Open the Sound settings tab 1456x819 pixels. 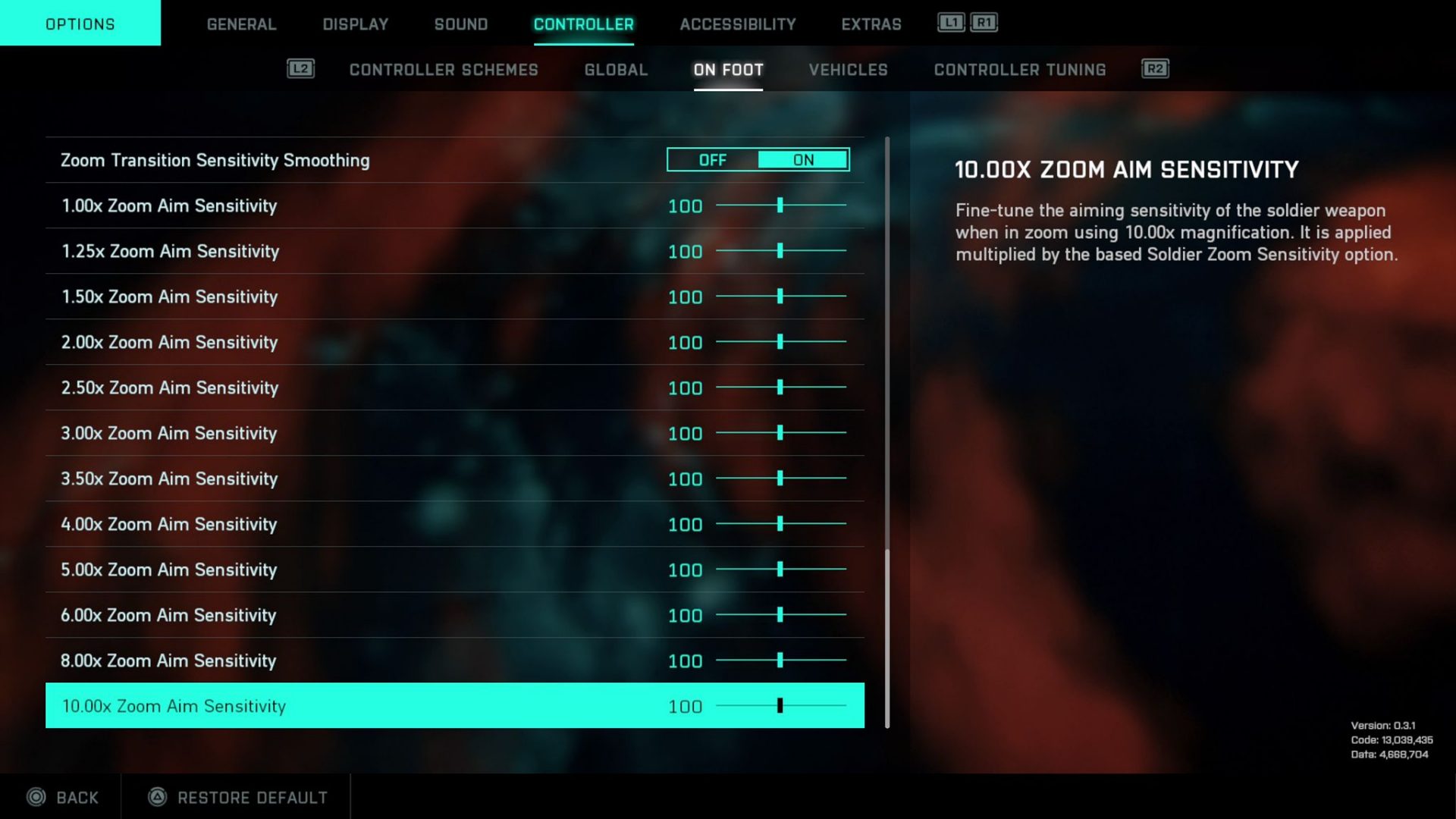(x=461, y=24)
